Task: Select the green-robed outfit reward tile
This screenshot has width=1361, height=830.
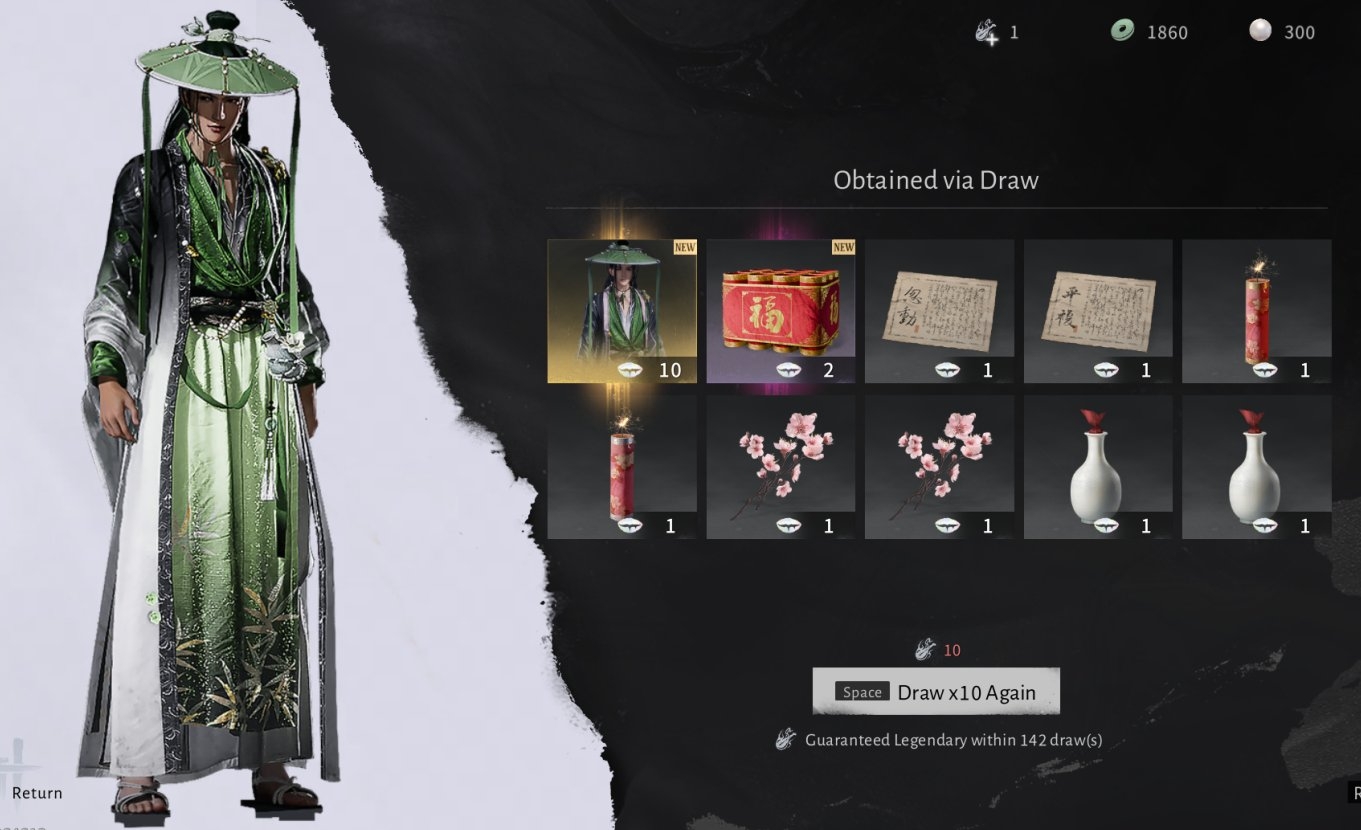Action: click(622, 311)
